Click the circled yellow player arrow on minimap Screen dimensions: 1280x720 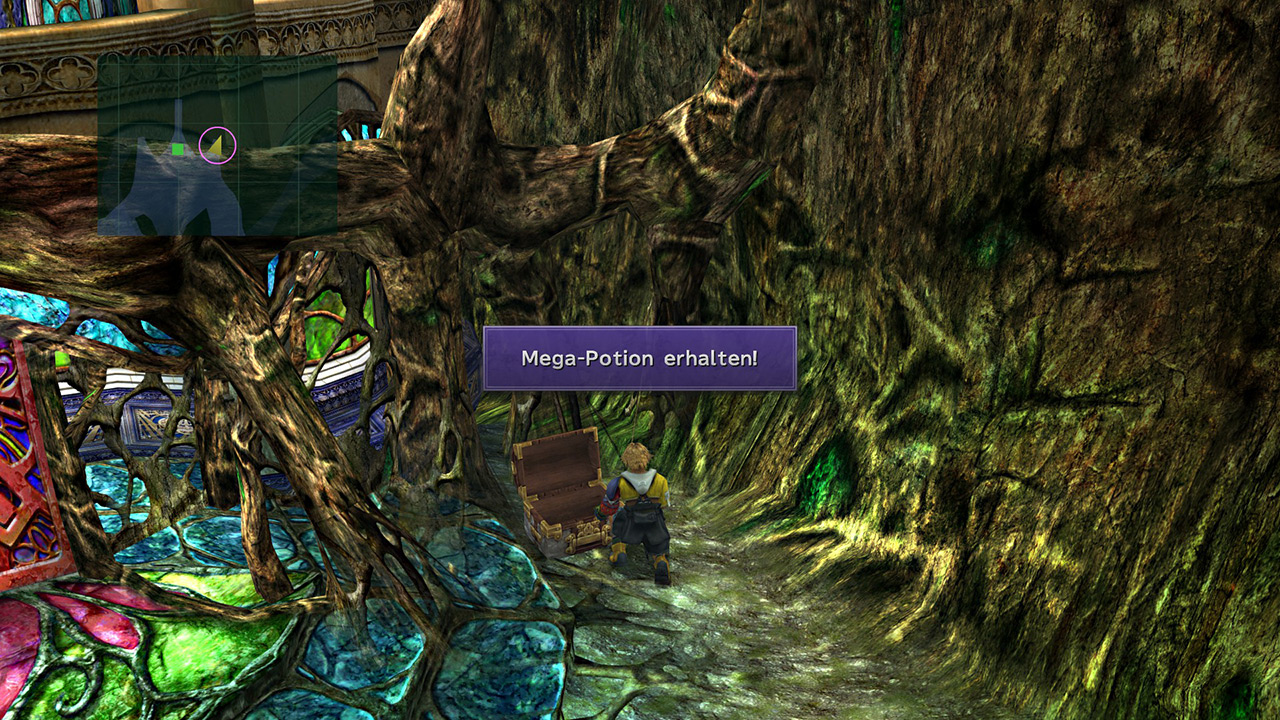tap(216, 146)
